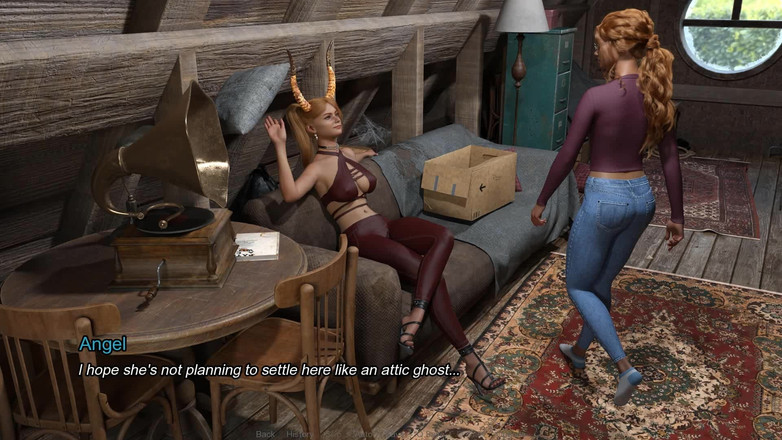
Task: Open the History log
Action: [x=298, y=434]
